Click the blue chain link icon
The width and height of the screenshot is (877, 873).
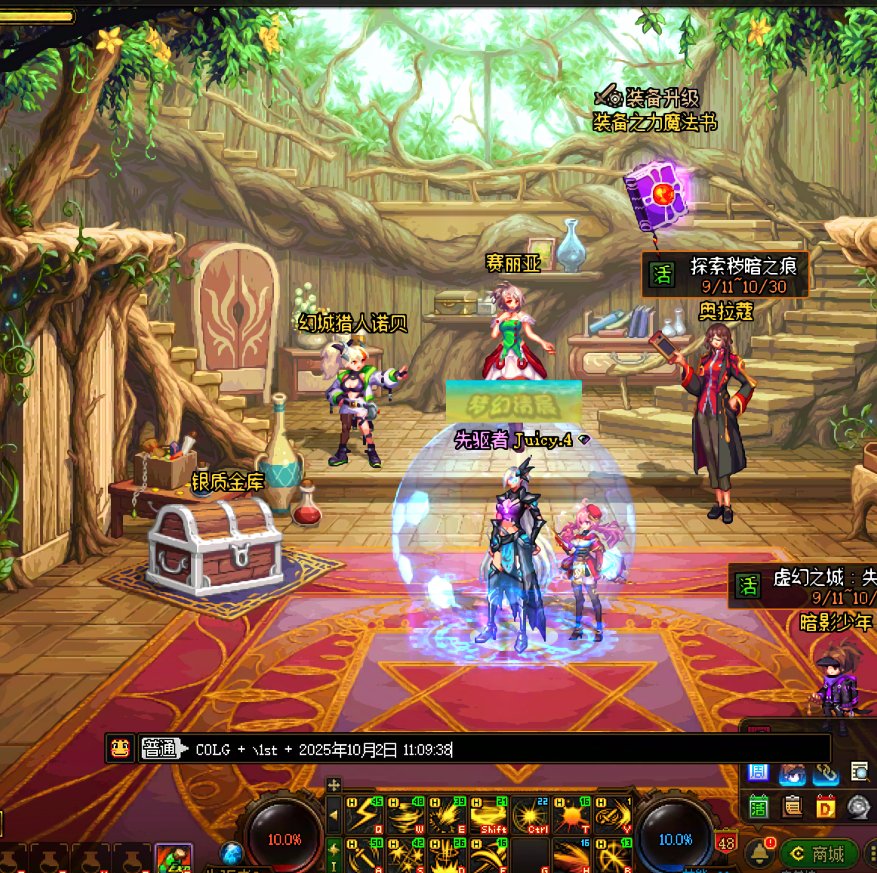coord(826,772)
